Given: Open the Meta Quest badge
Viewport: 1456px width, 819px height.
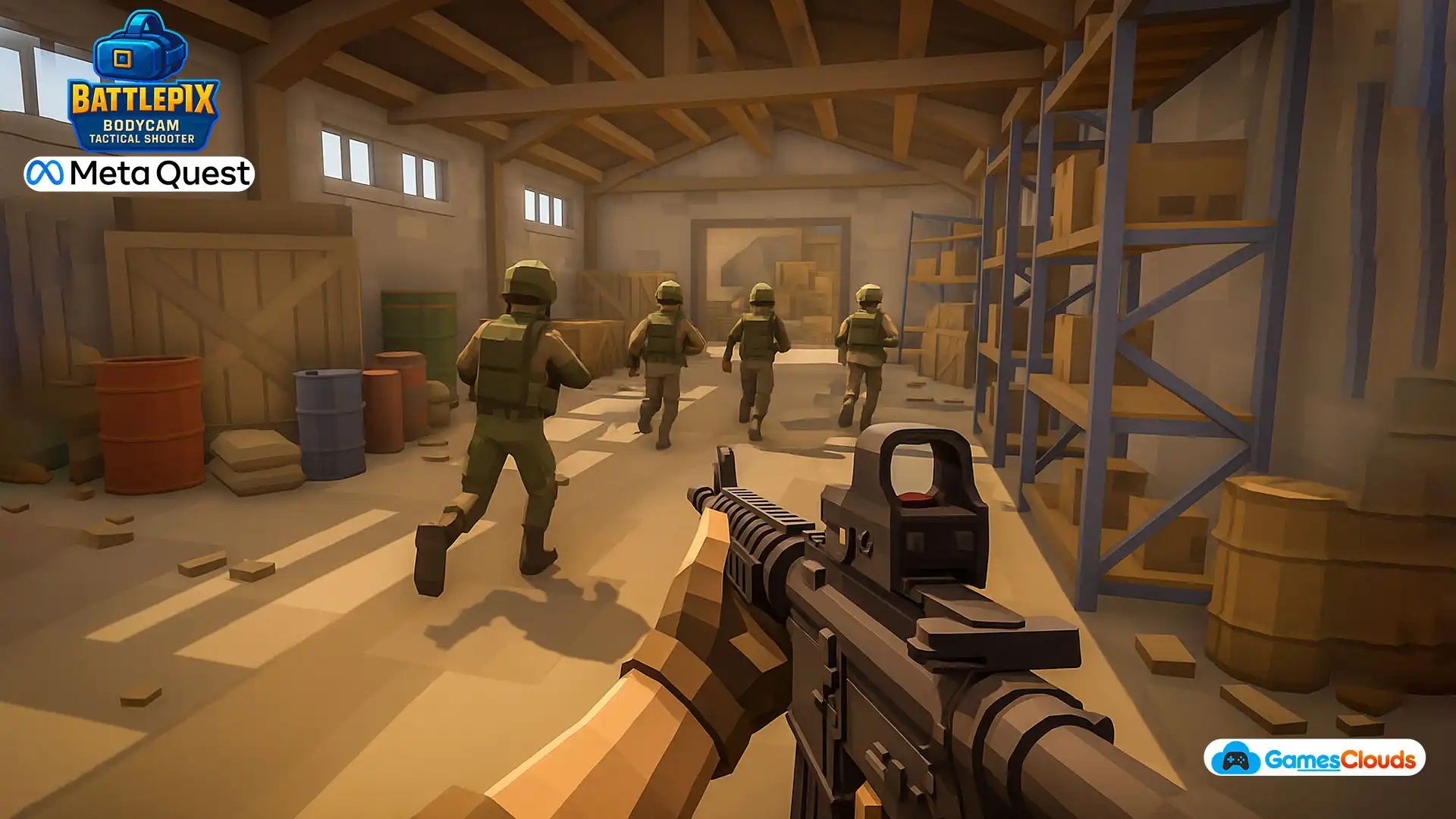Looking at the screenshot, I should (x=139, y=174).
